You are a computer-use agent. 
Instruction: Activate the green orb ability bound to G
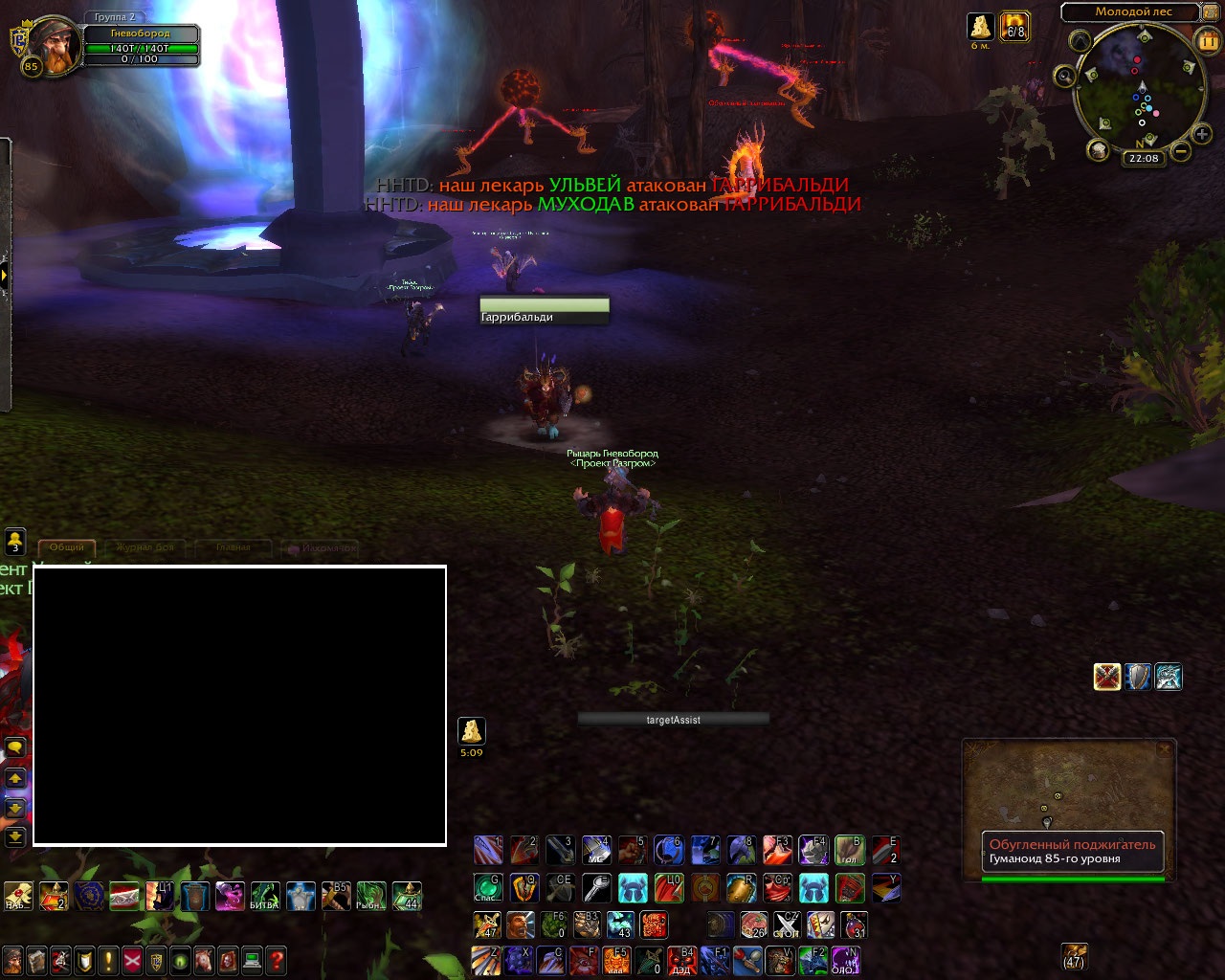point(488,888)
